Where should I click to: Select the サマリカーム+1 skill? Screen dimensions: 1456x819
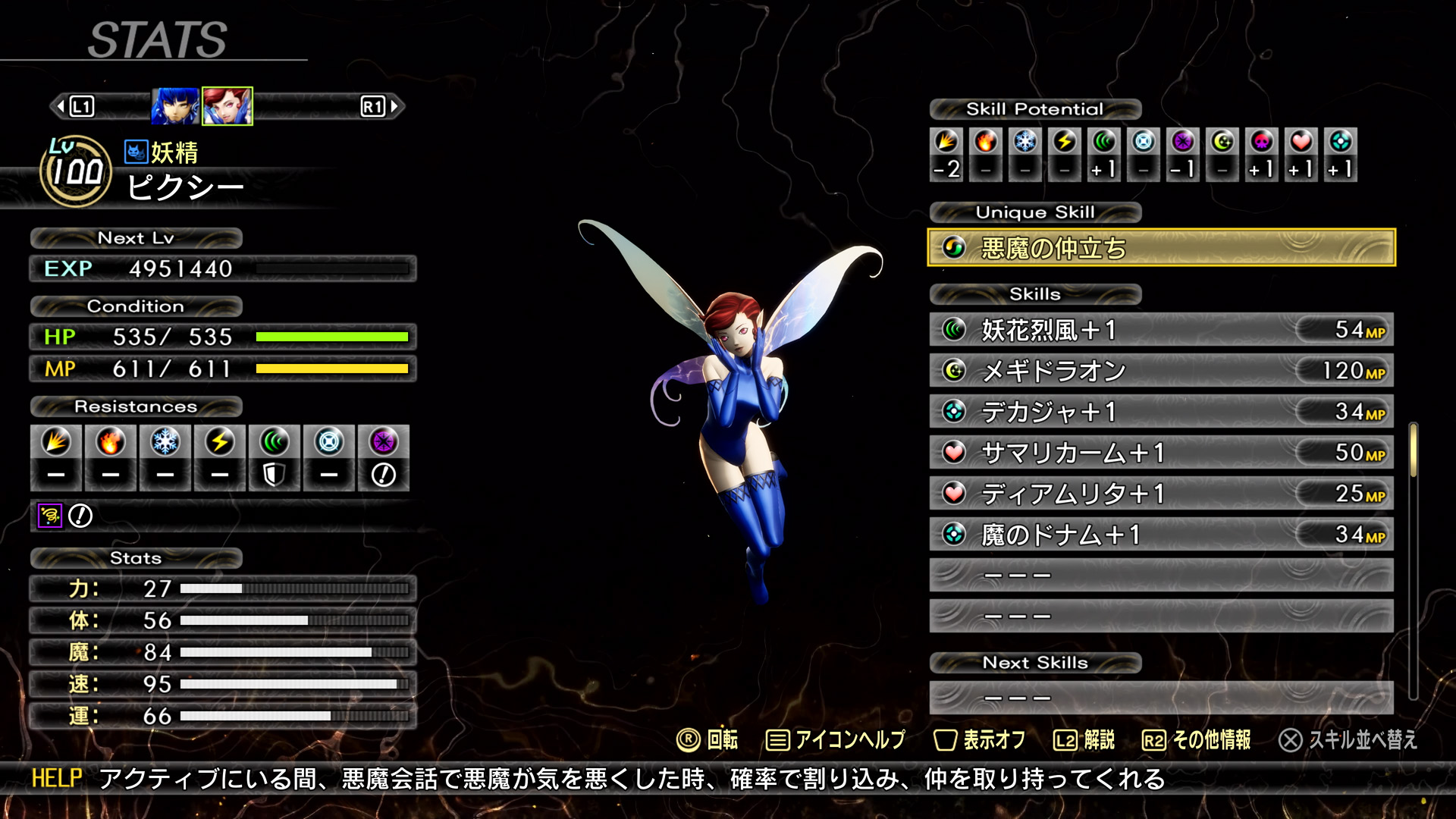click(1160, 453)
